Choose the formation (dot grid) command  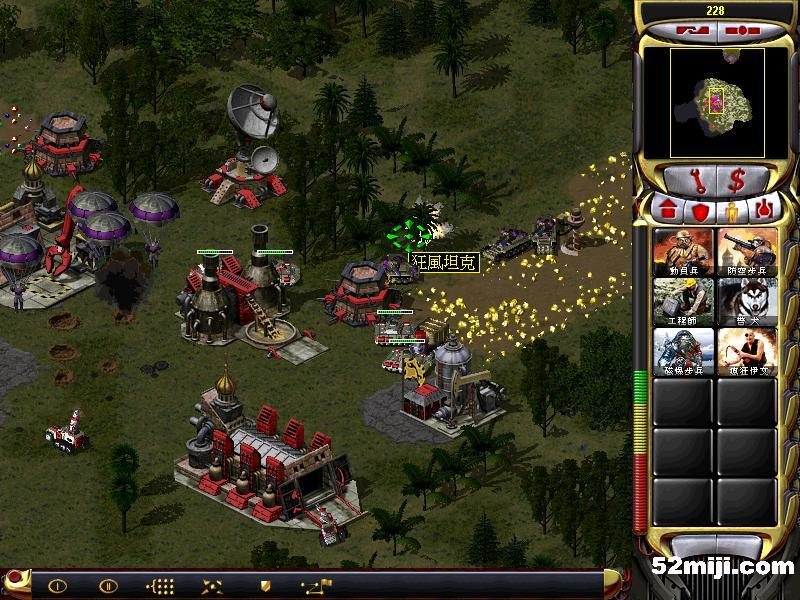point(160,585)
